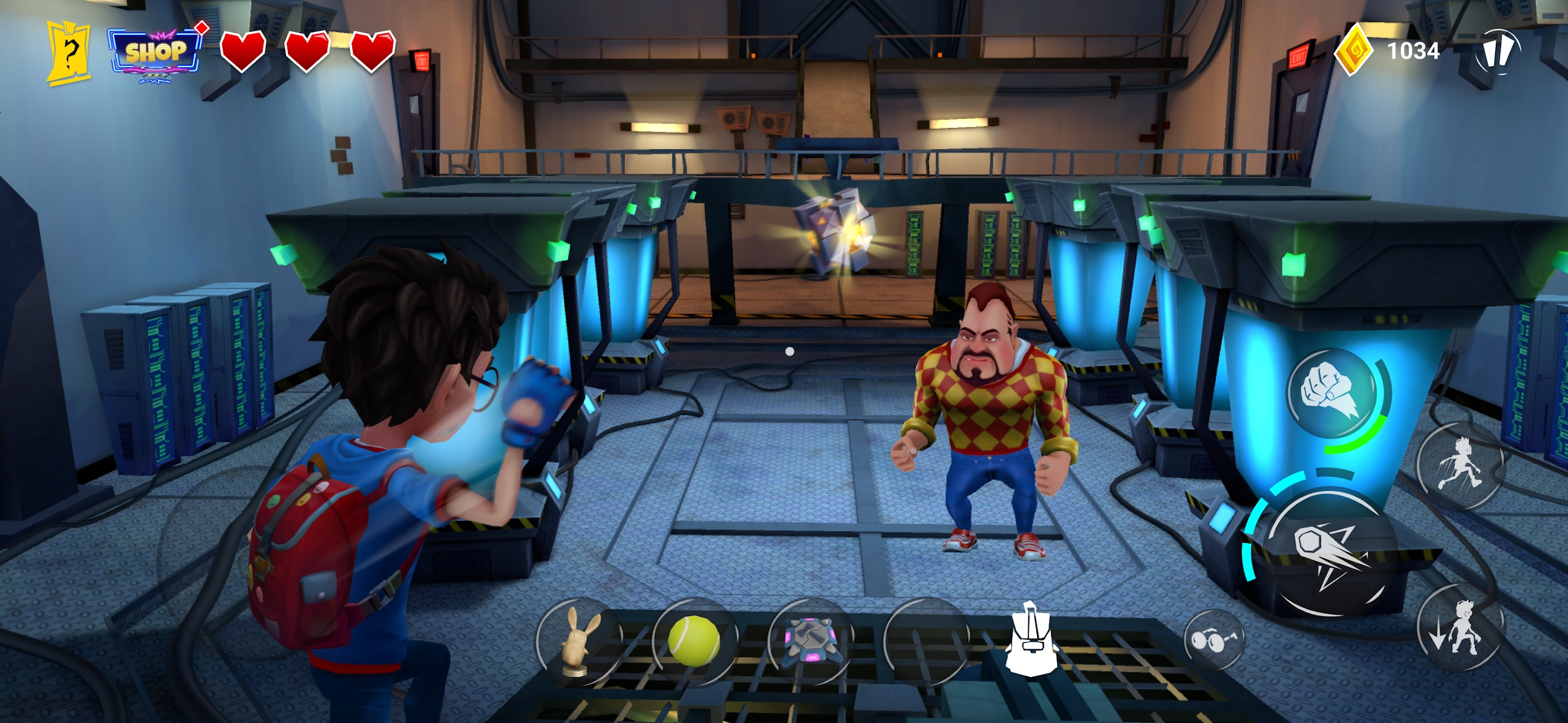Open the yellow question mark hint card

coord(69,54)
